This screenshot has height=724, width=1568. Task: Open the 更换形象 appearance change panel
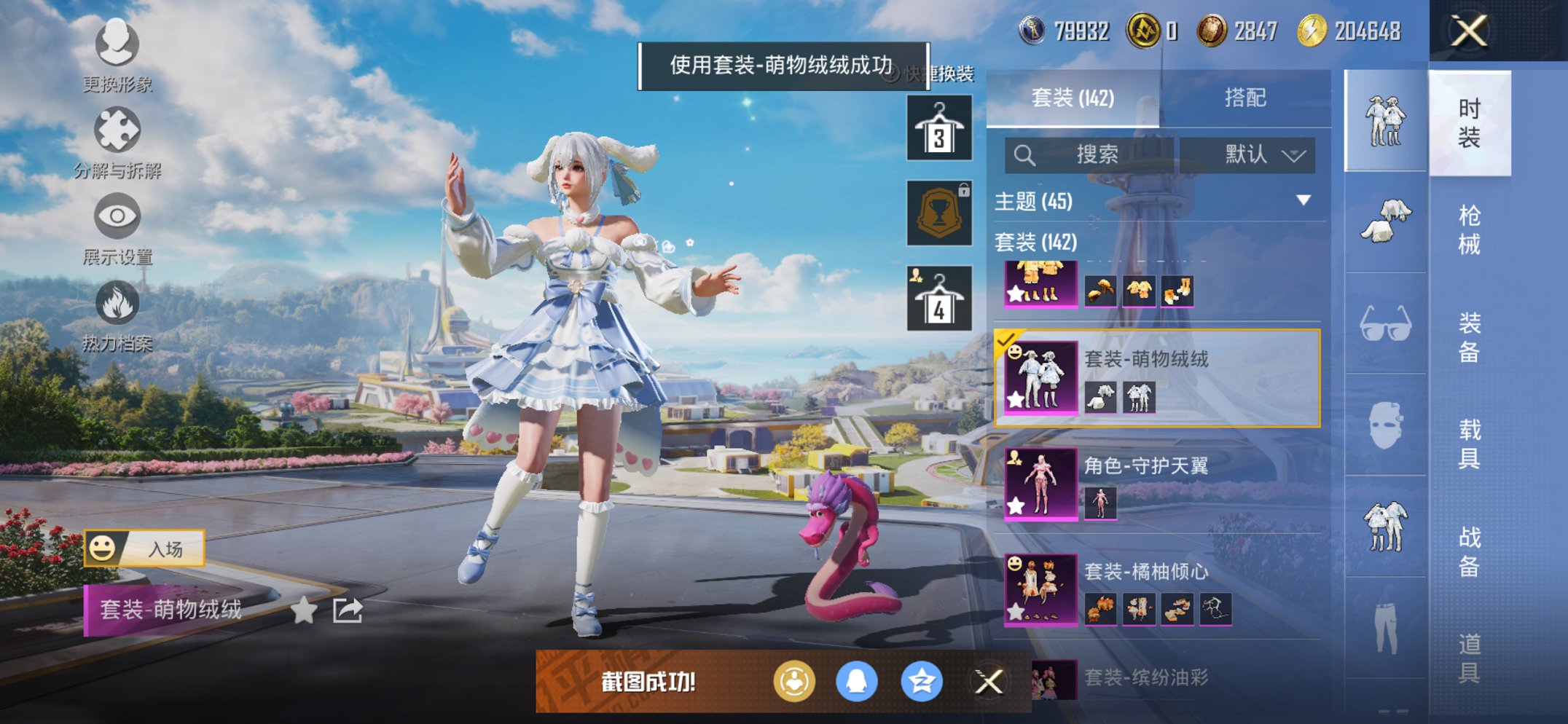pos(117,45)
